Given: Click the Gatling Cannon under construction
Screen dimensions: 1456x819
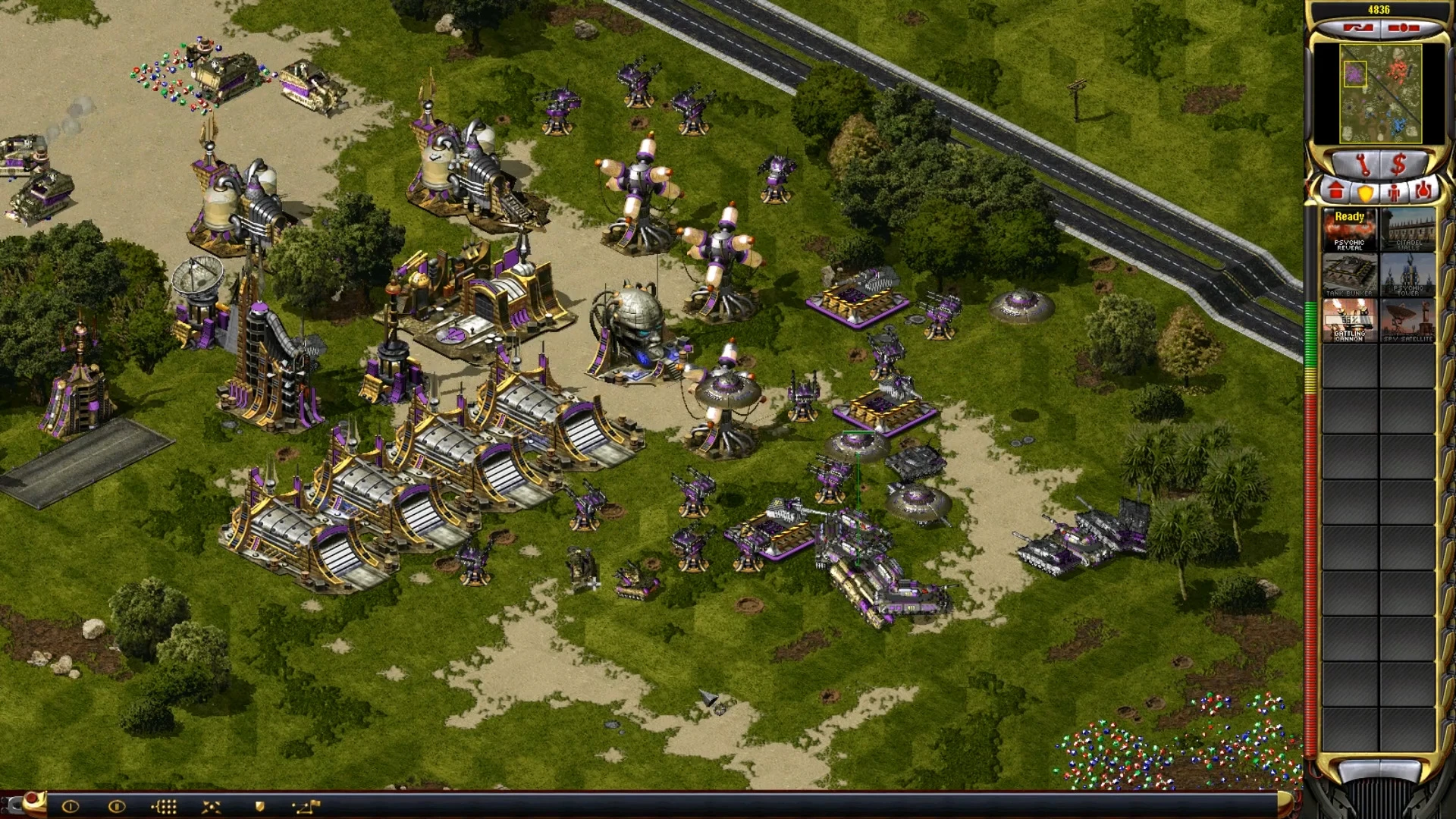Looking at the screenshot, I should (1350, 319).
